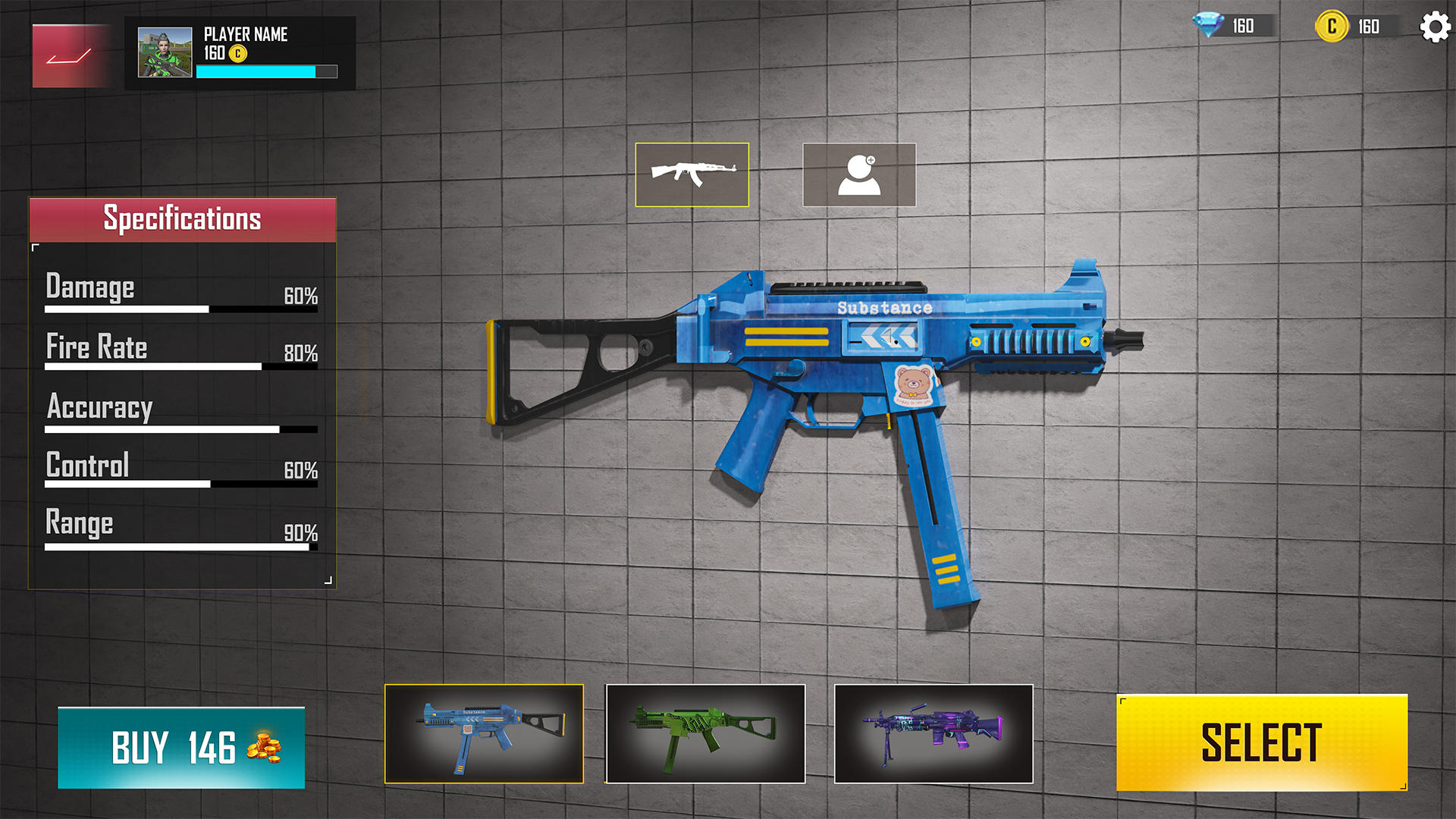Image resolution: width=1456 pixels, height=819 pixels.
Task: Choose the blue SMG thumbnail
Action: (484, 733)
